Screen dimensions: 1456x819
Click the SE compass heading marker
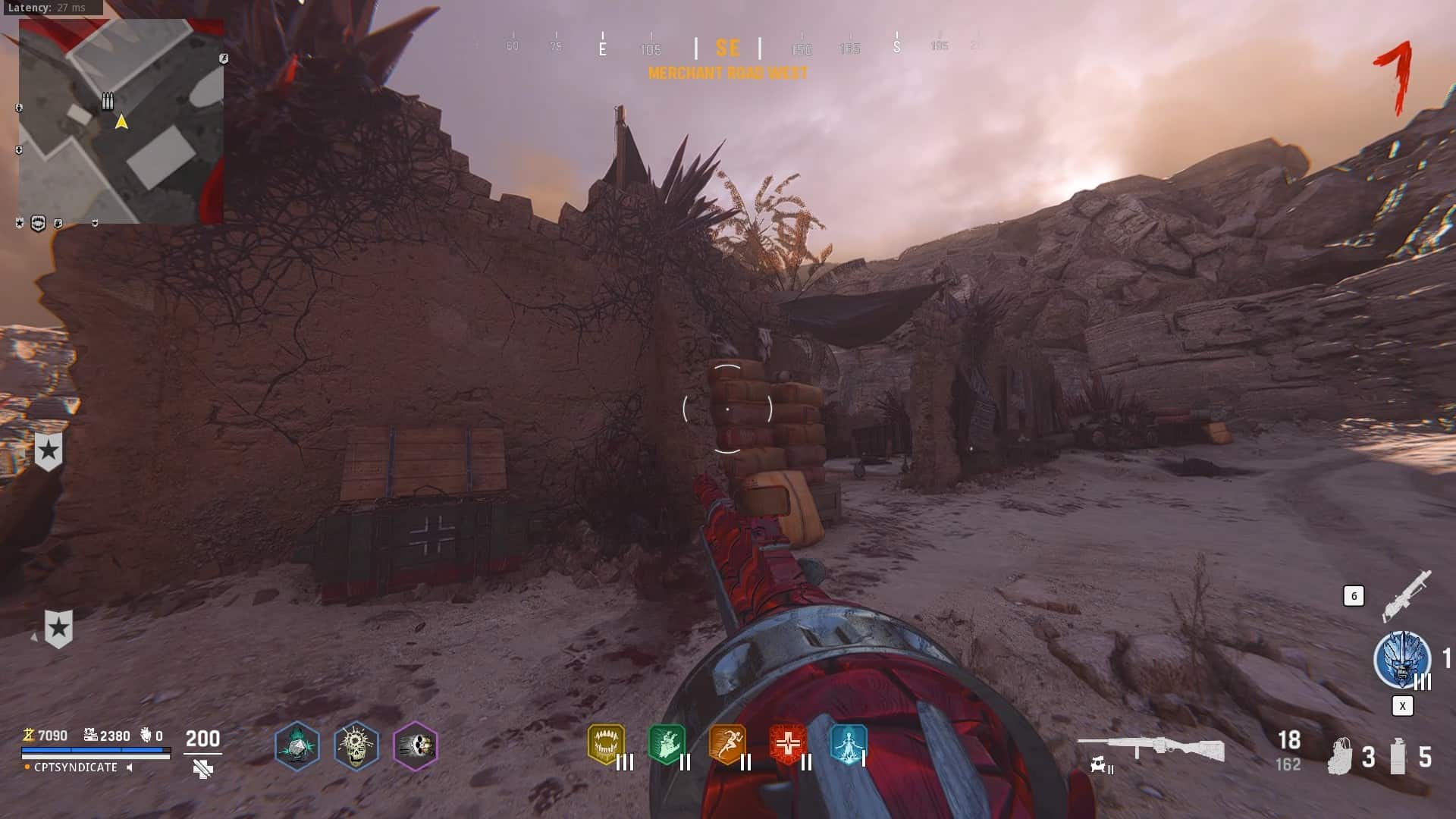coord(727,49)
